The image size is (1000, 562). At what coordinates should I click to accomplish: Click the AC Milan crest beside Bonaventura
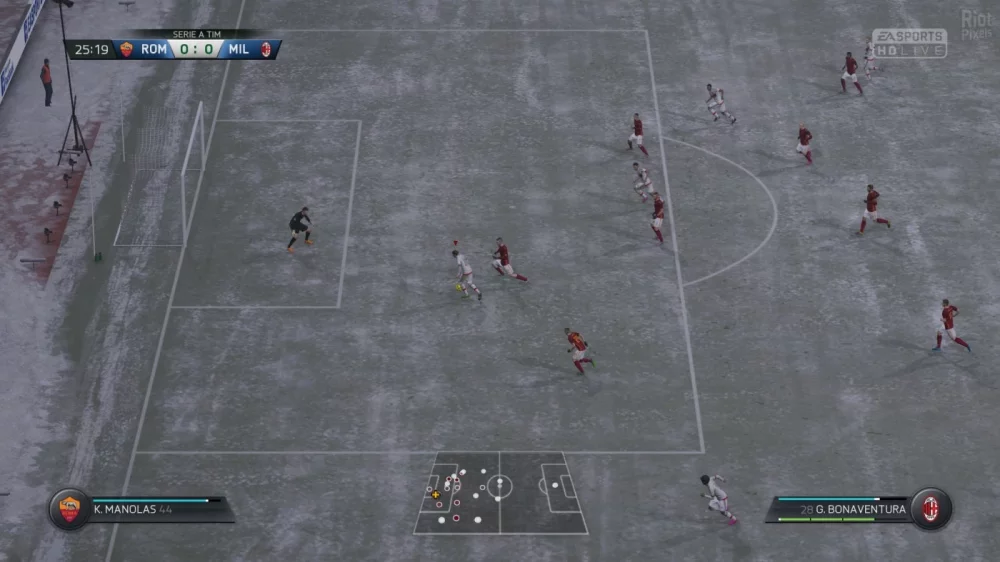[931, 509]
